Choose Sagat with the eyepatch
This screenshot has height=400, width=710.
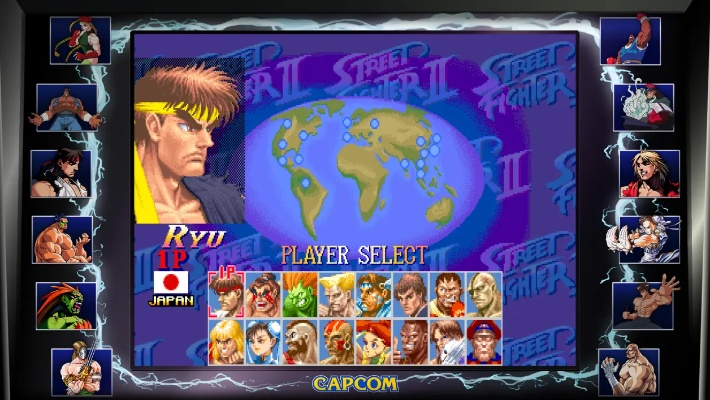[x=484, y=294]
